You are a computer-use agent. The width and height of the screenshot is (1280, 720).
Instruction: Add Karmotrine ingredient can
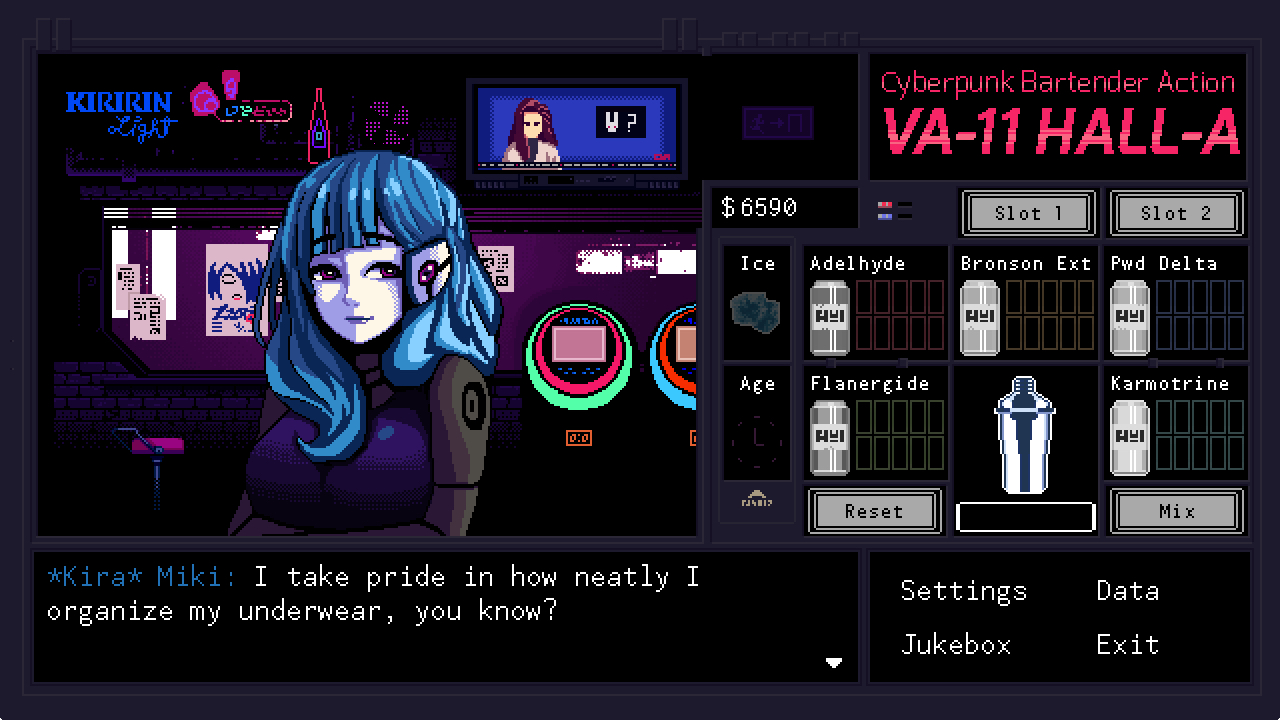click(x=1130, y=437)
